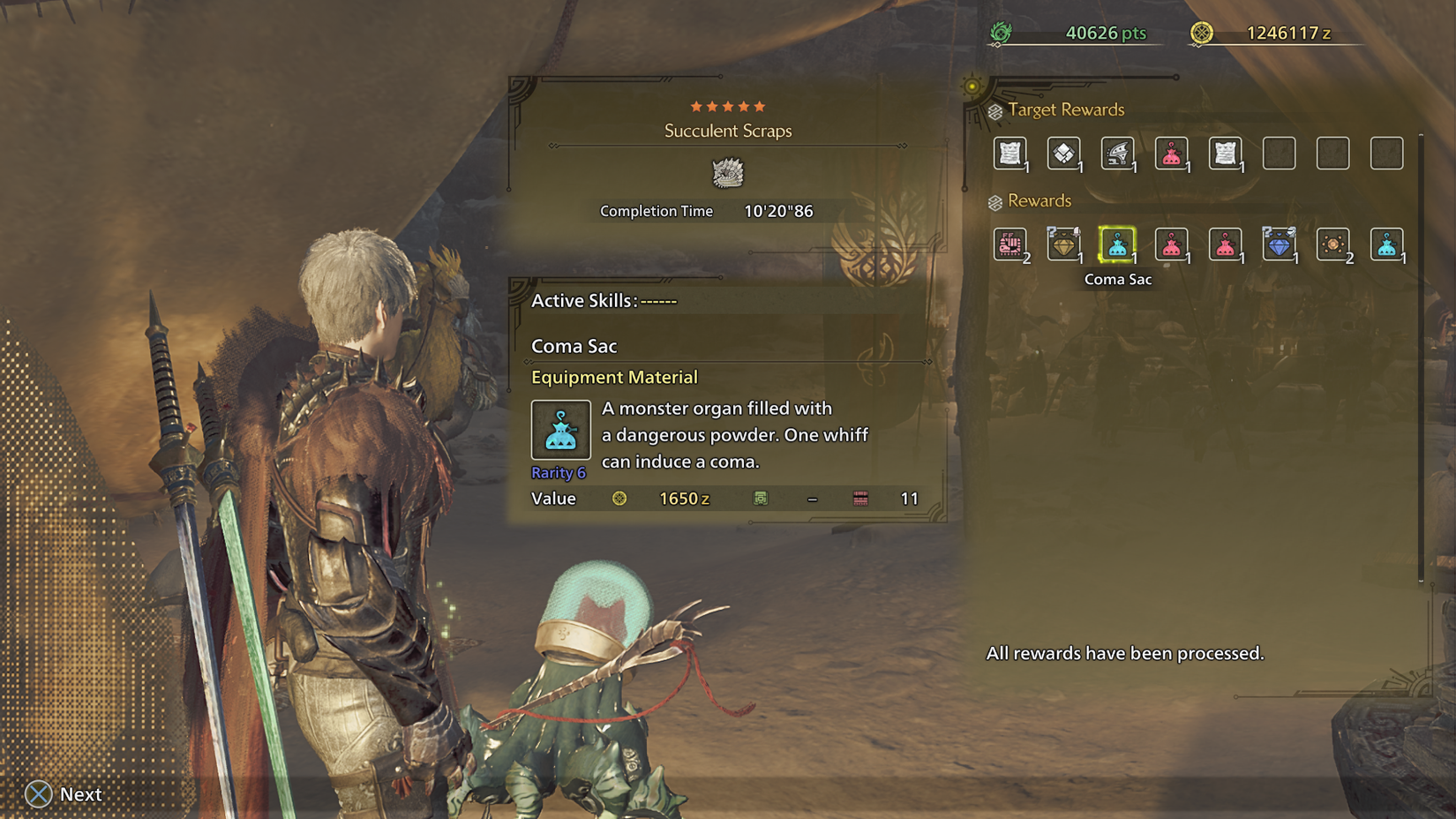The width and height of the screenshot is (1456, 819).
Task: Select the highlighted Coma Sac reward icon
Action: coord(1119,245)
